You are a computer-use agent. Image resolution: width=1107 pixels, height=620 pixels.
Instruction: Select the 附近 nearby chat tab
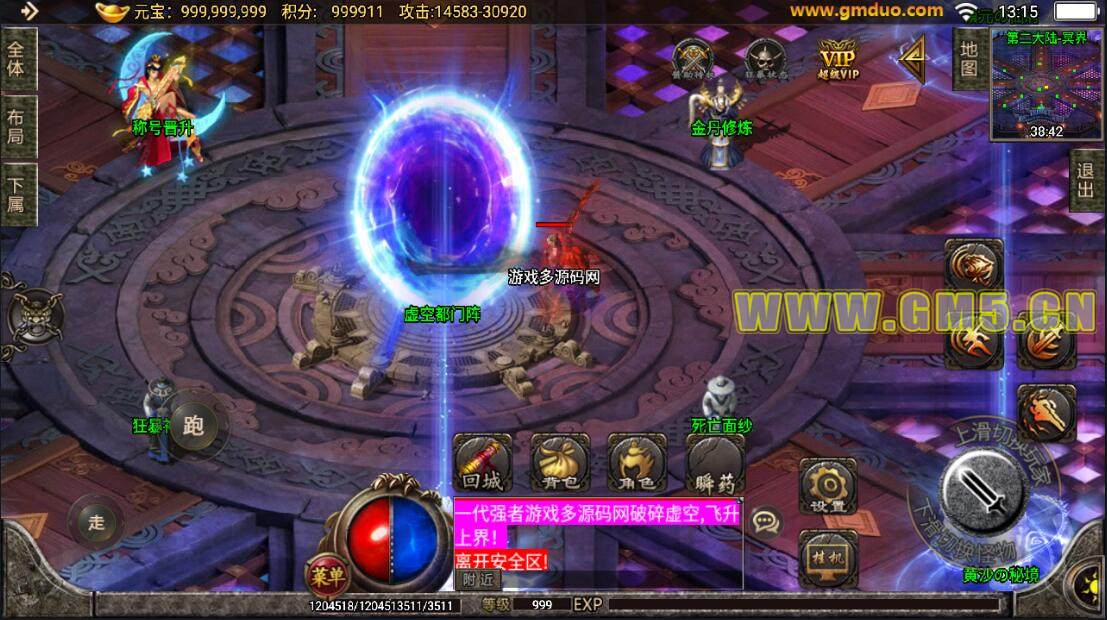pyautogui.click(x=478, y=578)
